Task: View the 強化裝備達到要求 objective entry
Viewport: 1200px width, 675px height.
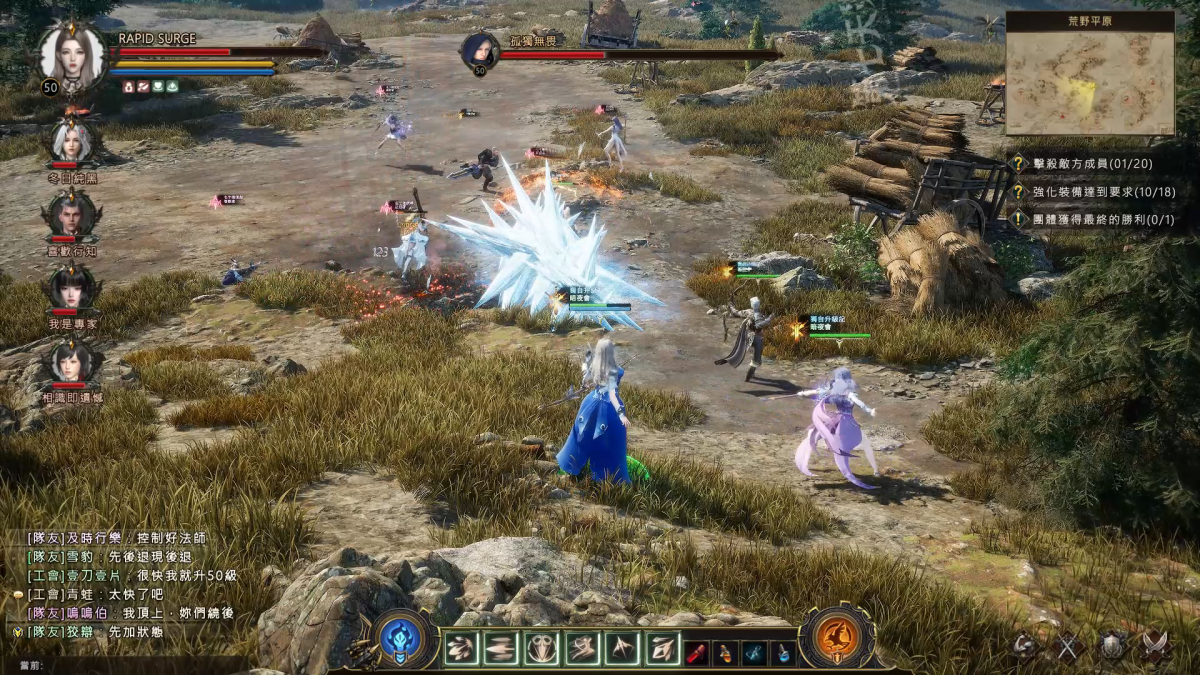Action: [1097, 191]
